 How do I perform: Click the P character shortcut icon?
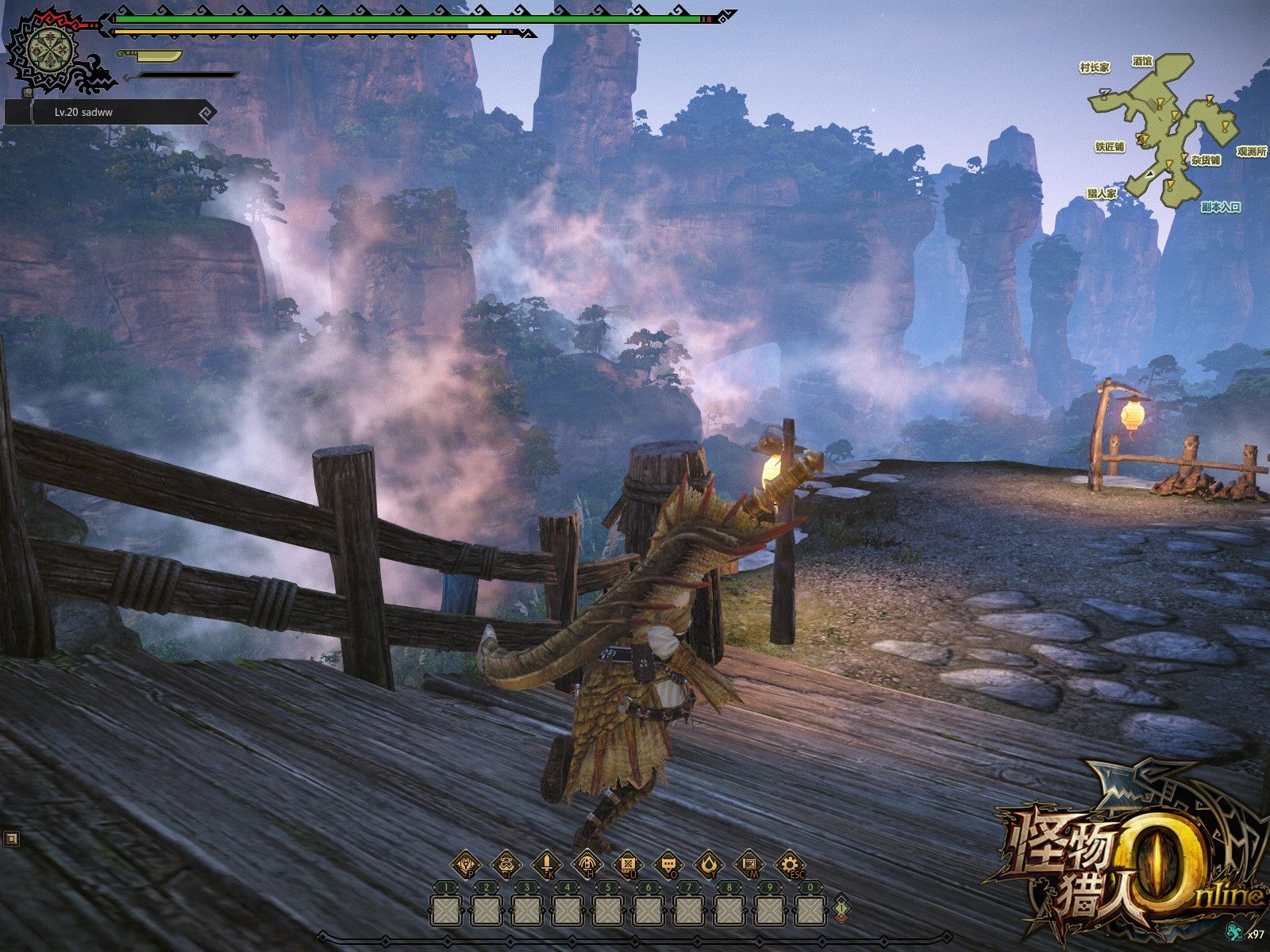[467, 865]
